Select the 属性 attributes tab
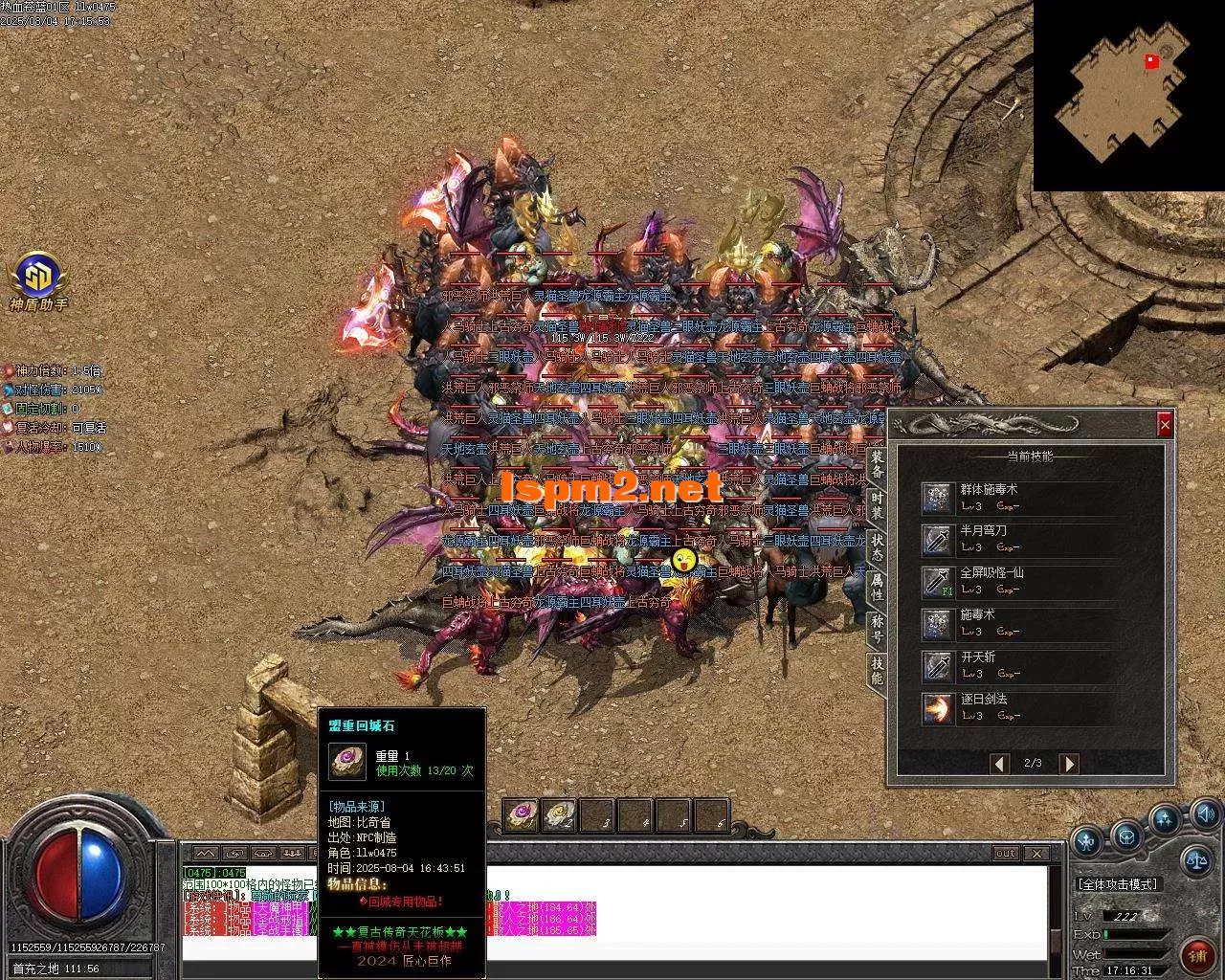The height and width of the screenshot is (980, 1225). (877, 587)
